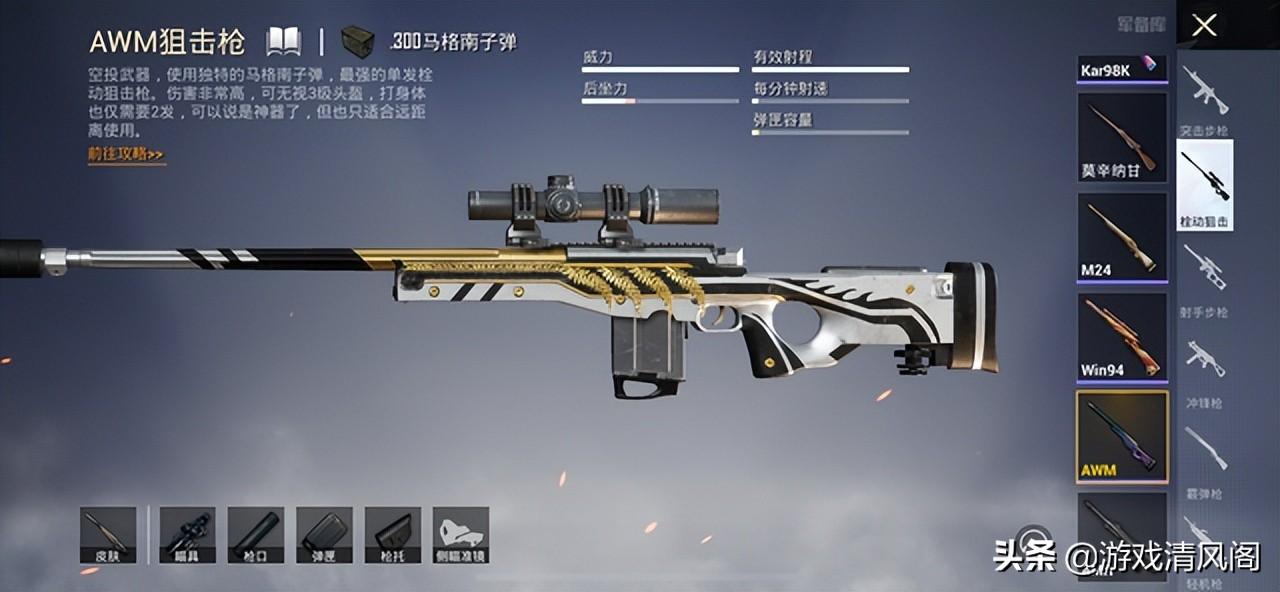View the shotgun (霰弹枪) category
Screen dimensions: 1280x592
tap(1205, 455)
